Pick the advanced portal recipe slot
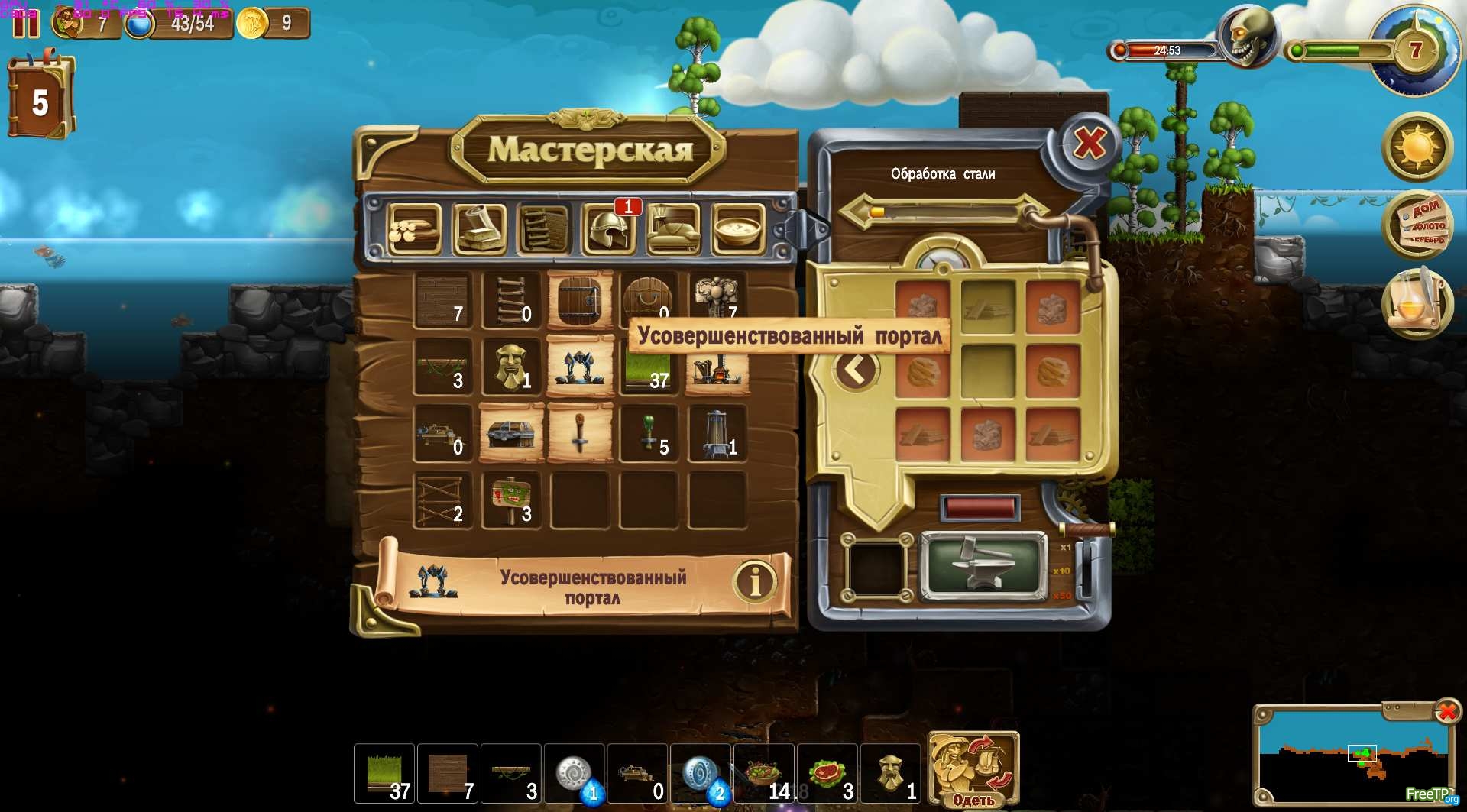Viewport: 1467px width, 812px height. 579,367
